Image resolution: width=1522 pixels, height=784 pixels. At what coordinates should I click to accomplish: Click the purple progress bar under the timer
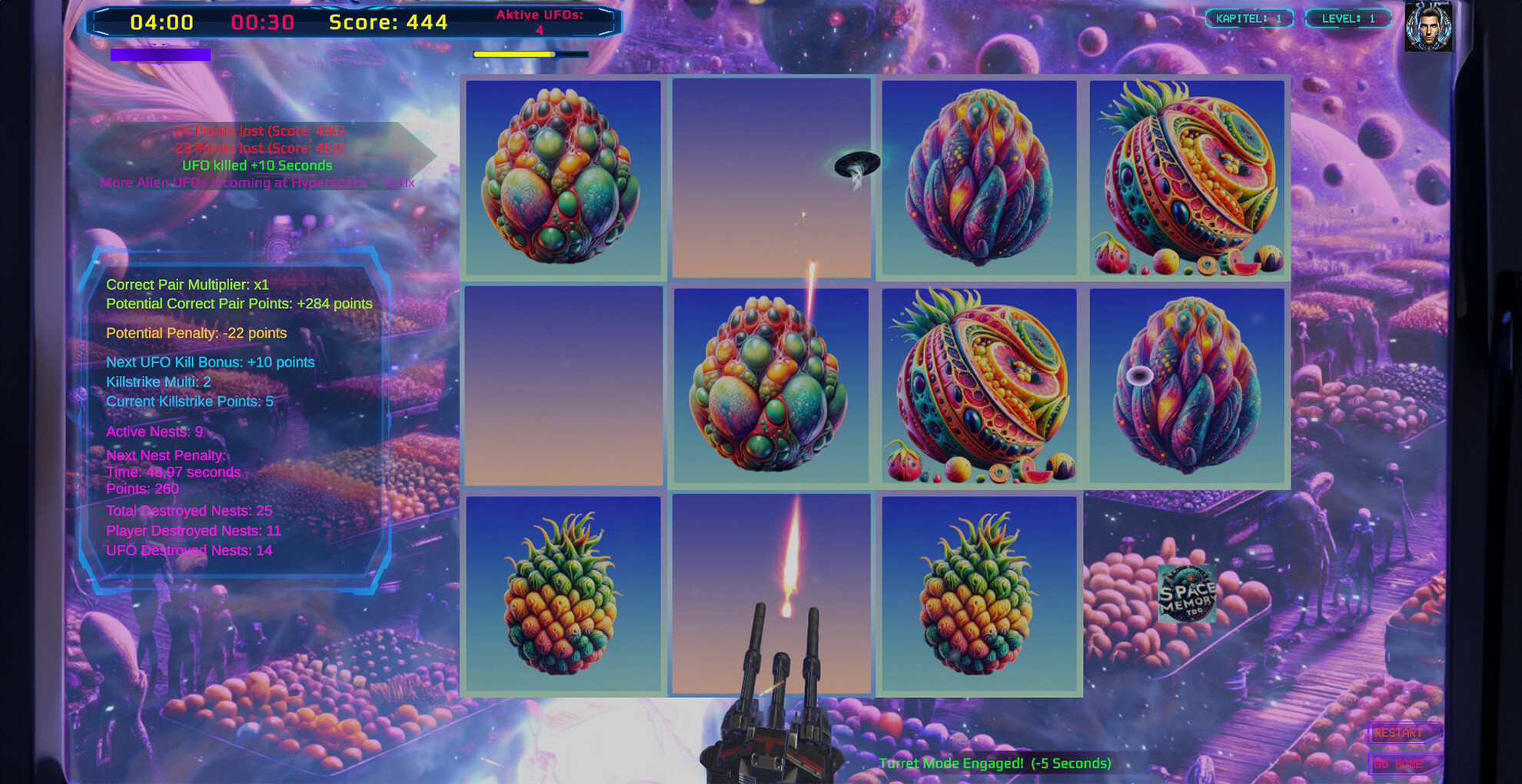[x=161, y=55]
